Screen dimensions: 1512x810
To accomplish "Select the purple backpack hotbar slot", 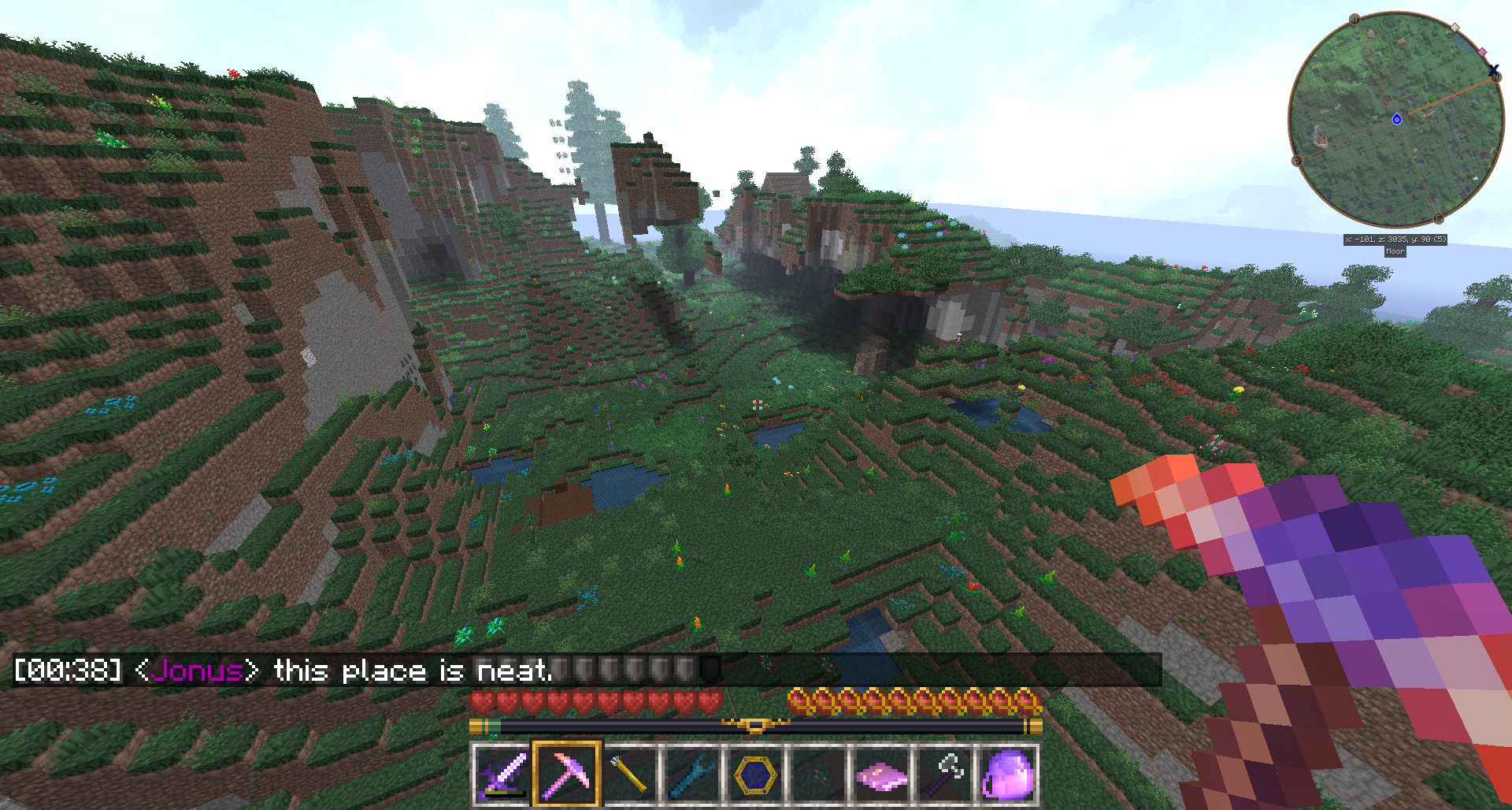I will [1007, 775].
